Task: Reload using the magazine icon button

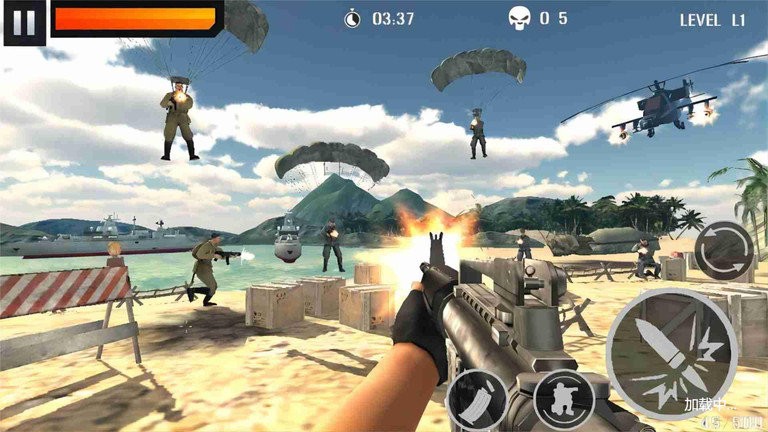Action: (x=476, y=400)
